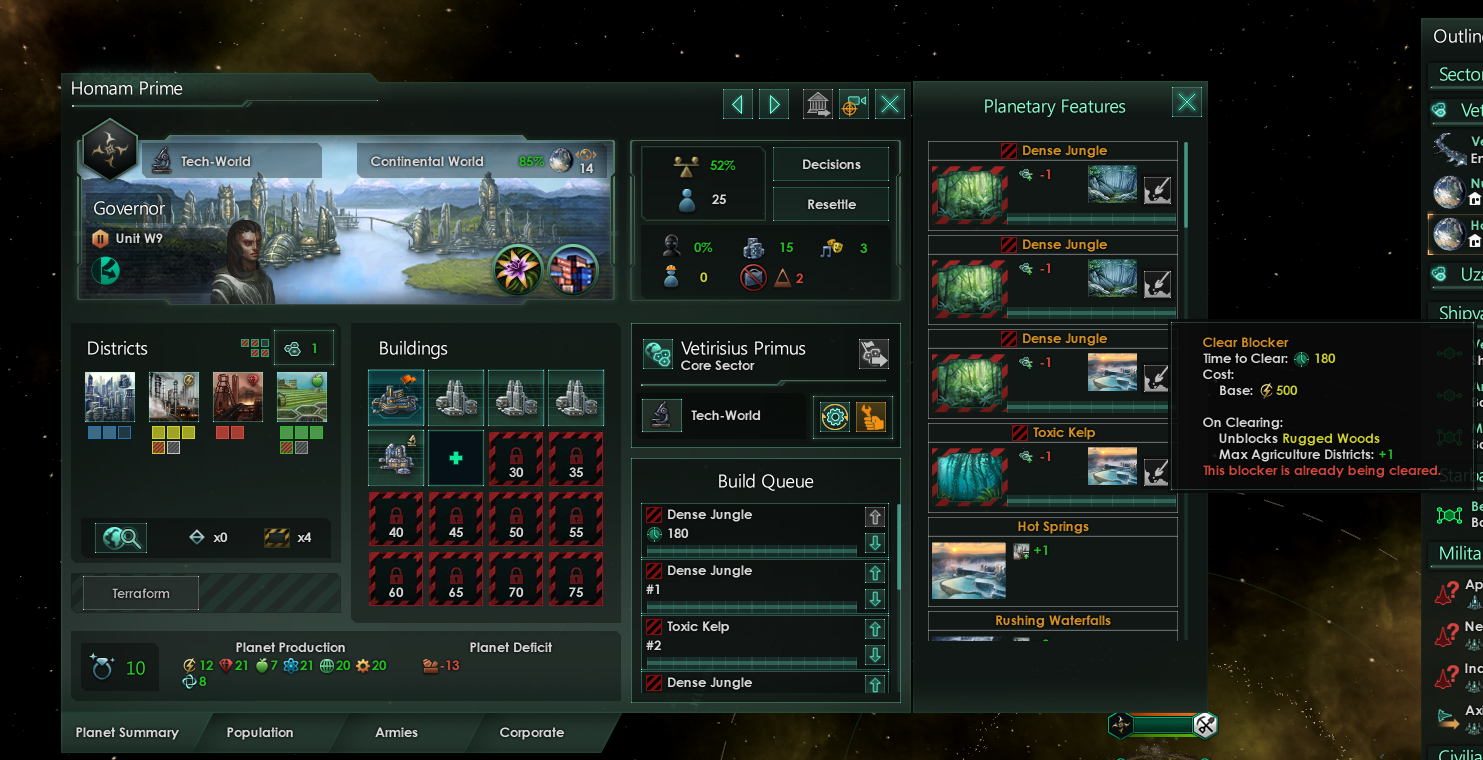Move Toxic Kelp up in build queue

pyautogui.click(x=875, y=629)
